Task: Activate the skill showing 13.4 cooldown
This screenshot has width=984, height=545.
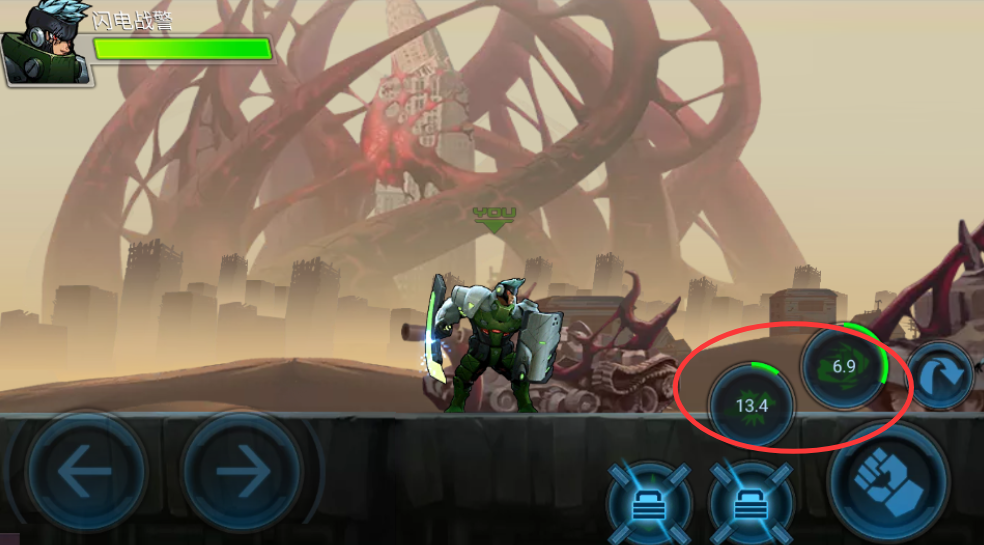Action: [751, 405]
